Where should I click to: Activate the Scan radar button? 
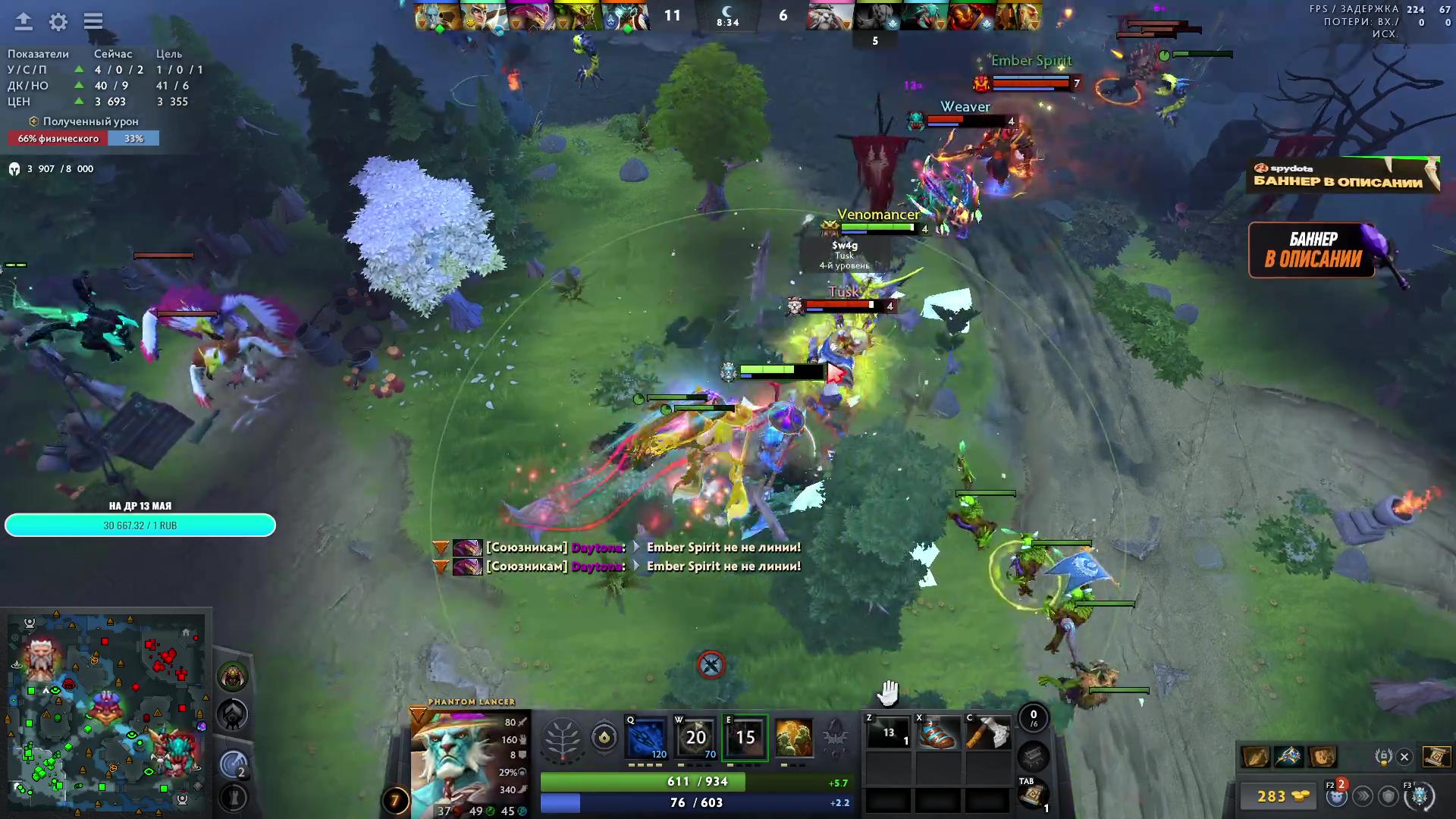[234, 765]
